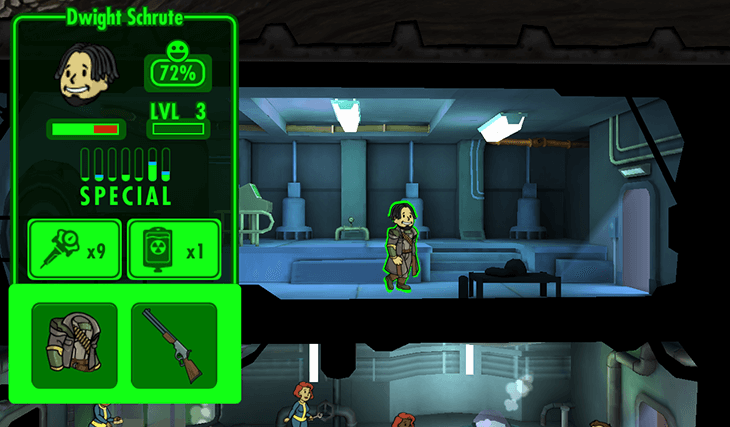
Task: Click Dwight Schrute's portrait
Action: (84, 75)
